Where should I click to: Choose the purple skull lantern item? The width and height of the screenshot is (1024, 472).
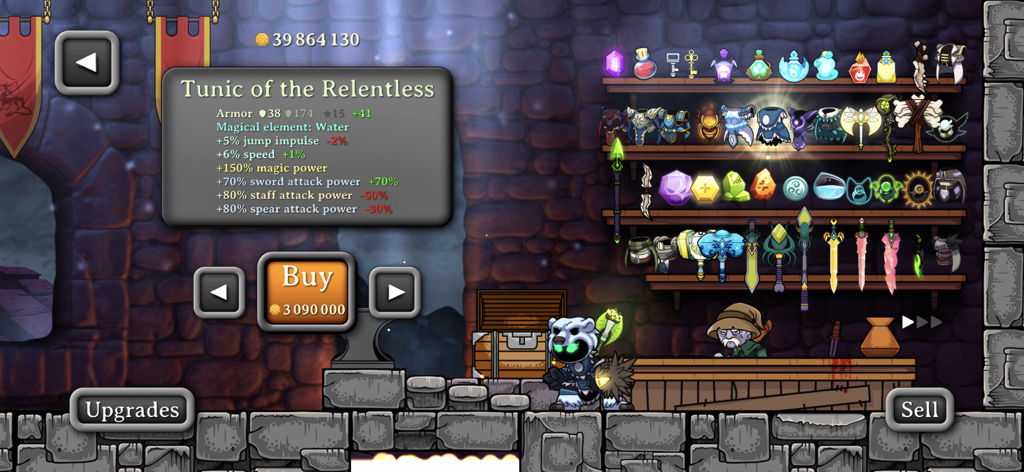pos(724,65)
